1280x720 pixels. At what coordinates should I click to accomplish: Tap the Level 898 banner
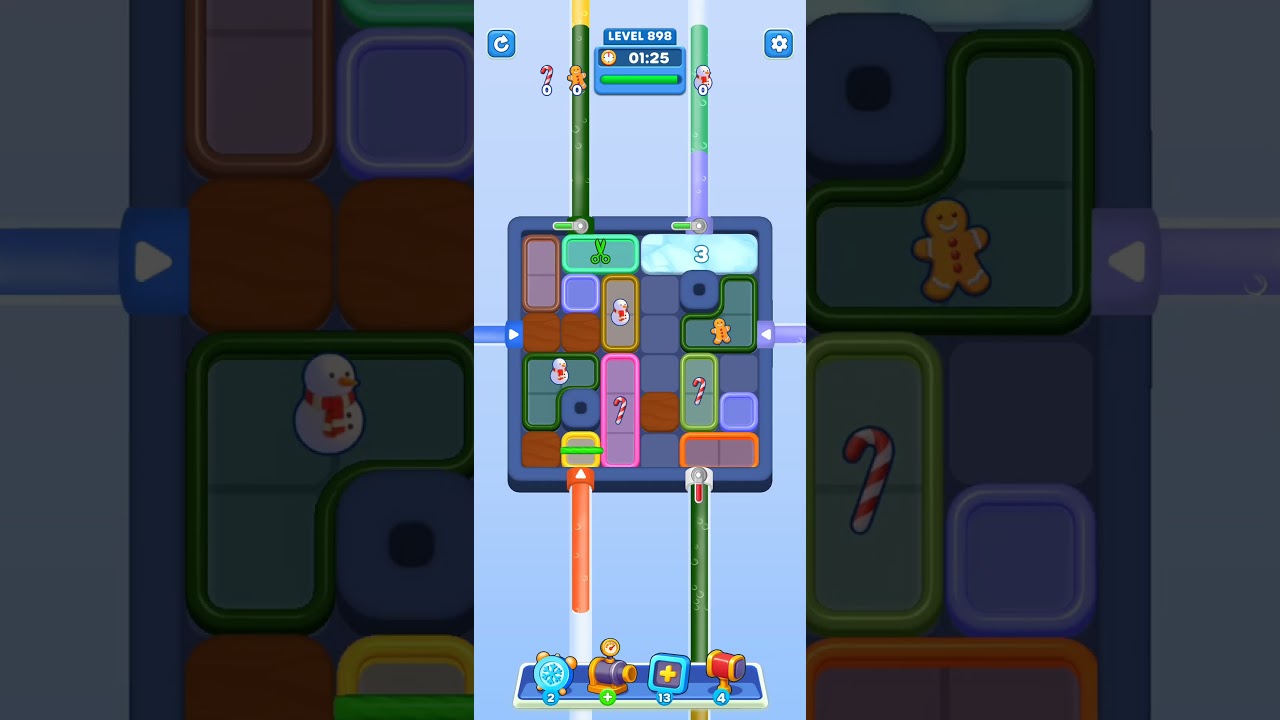(x=639, y=36)
